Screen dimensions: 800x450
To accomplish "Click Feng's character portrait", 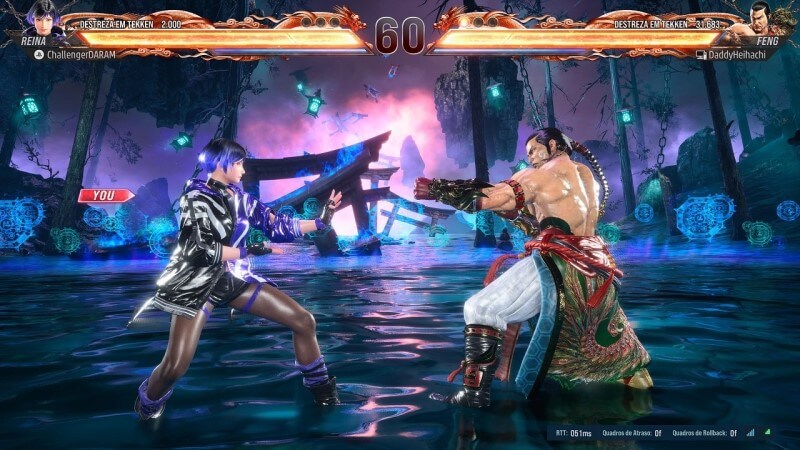I will click(767, 18).
